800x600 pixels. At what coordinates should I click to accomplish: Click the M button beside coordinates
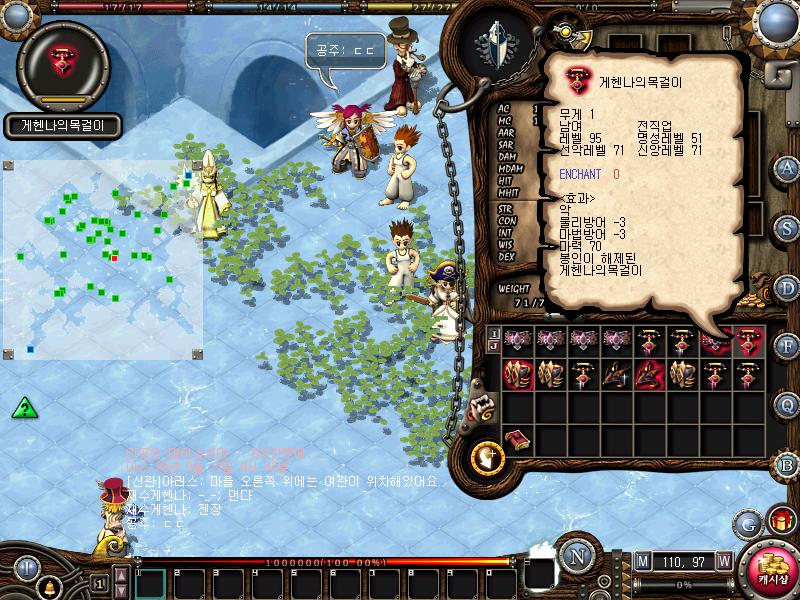(641, 561)
